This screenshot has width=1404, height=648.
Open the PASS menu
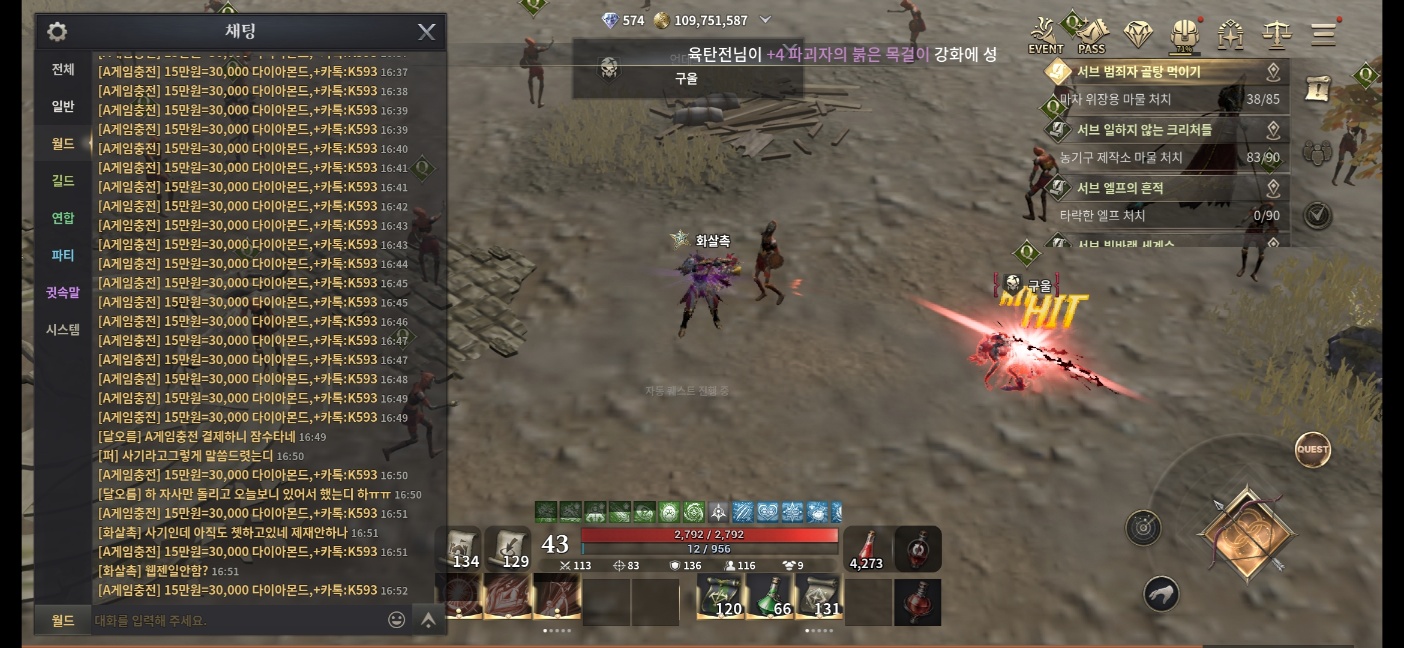point(1091,35)
